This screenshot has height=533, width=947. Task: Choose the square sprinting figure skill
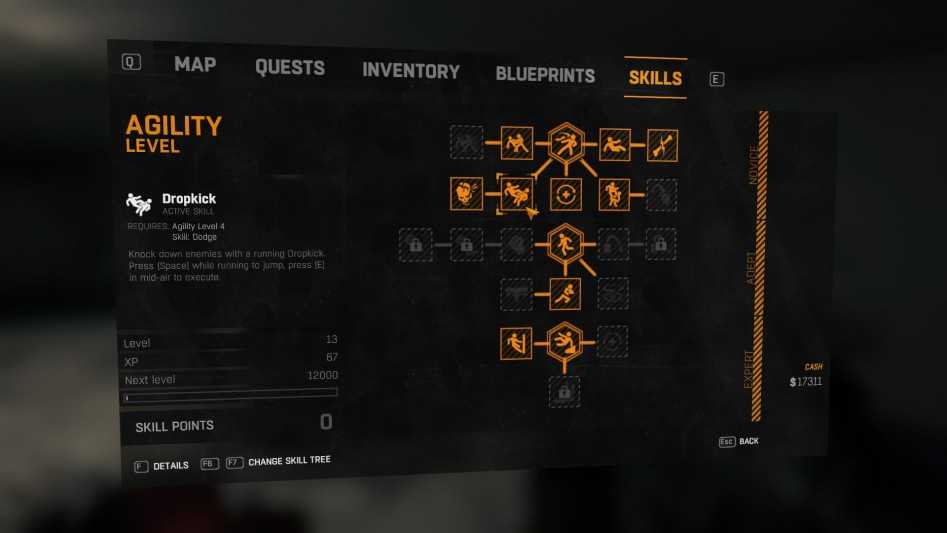tap(565, 293)
